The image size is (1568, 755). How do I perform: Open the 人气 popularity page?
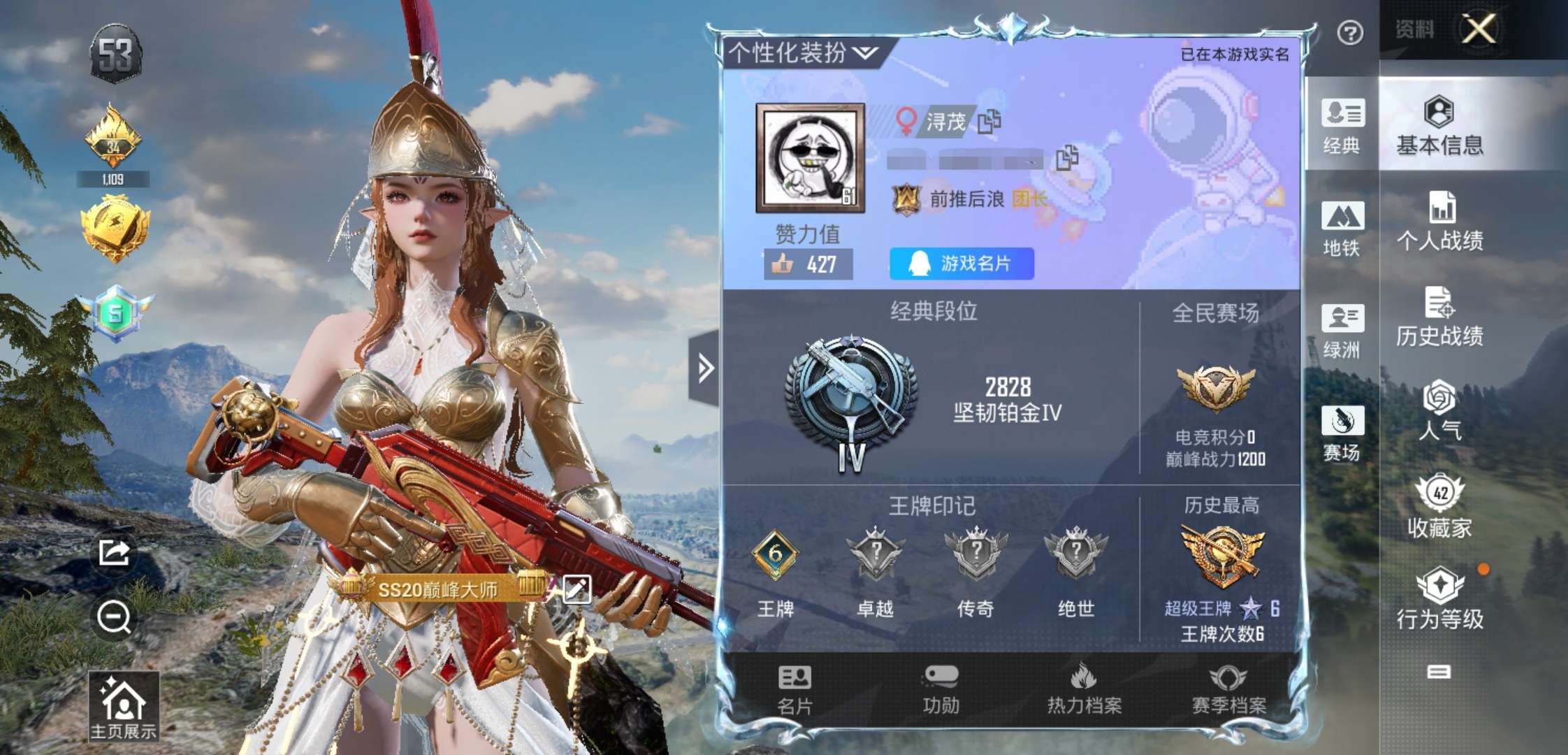[1439, 411]
